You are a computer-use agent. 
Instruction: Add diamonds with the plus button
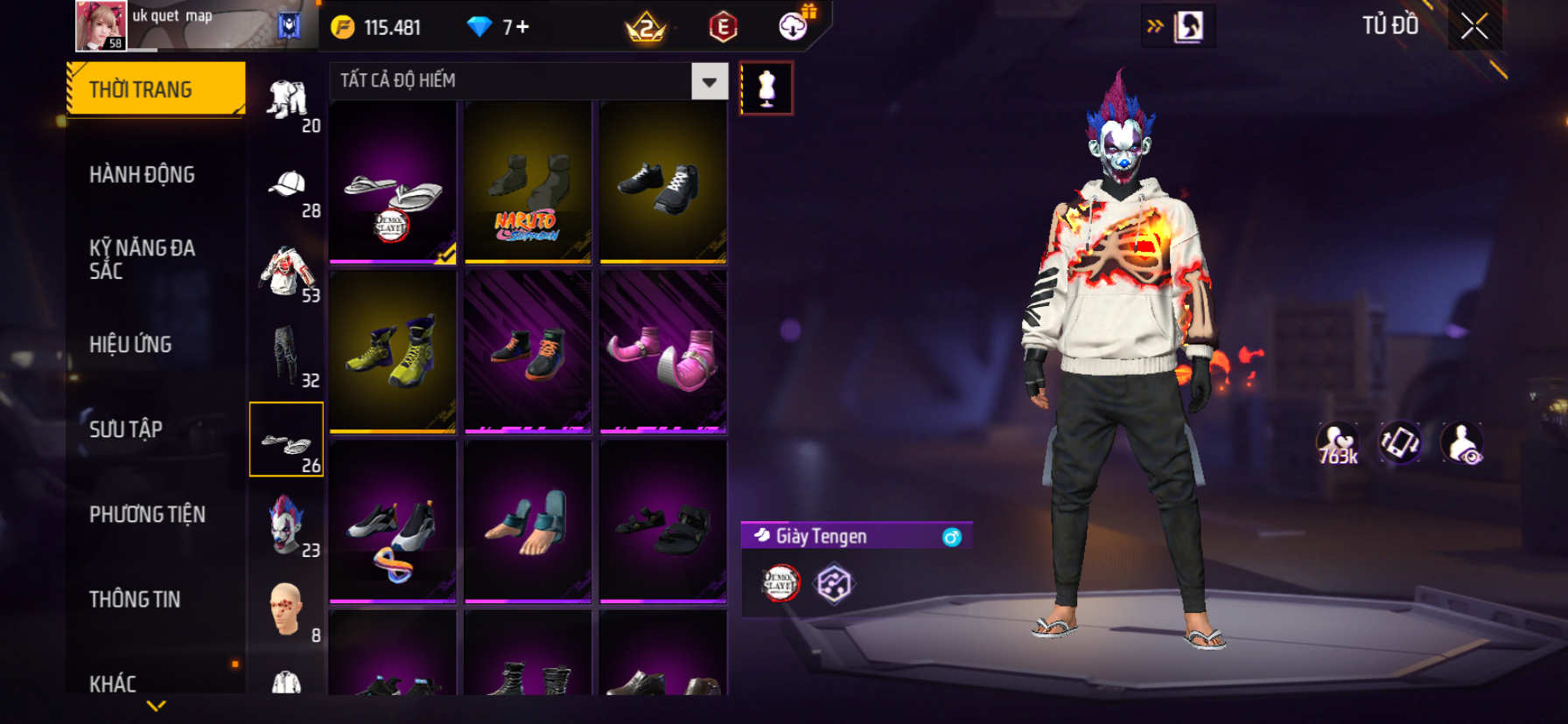coord(522,27)
